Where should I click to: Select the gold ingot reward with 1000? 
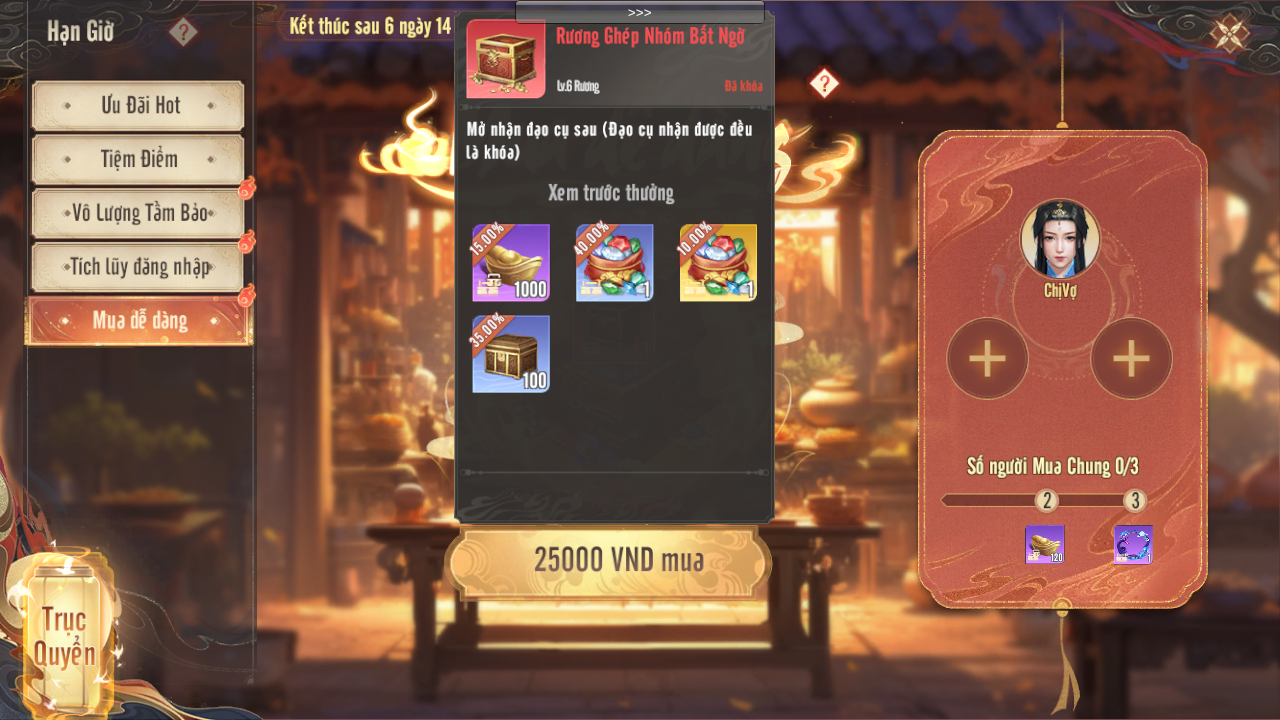click(x=511, y=263)
